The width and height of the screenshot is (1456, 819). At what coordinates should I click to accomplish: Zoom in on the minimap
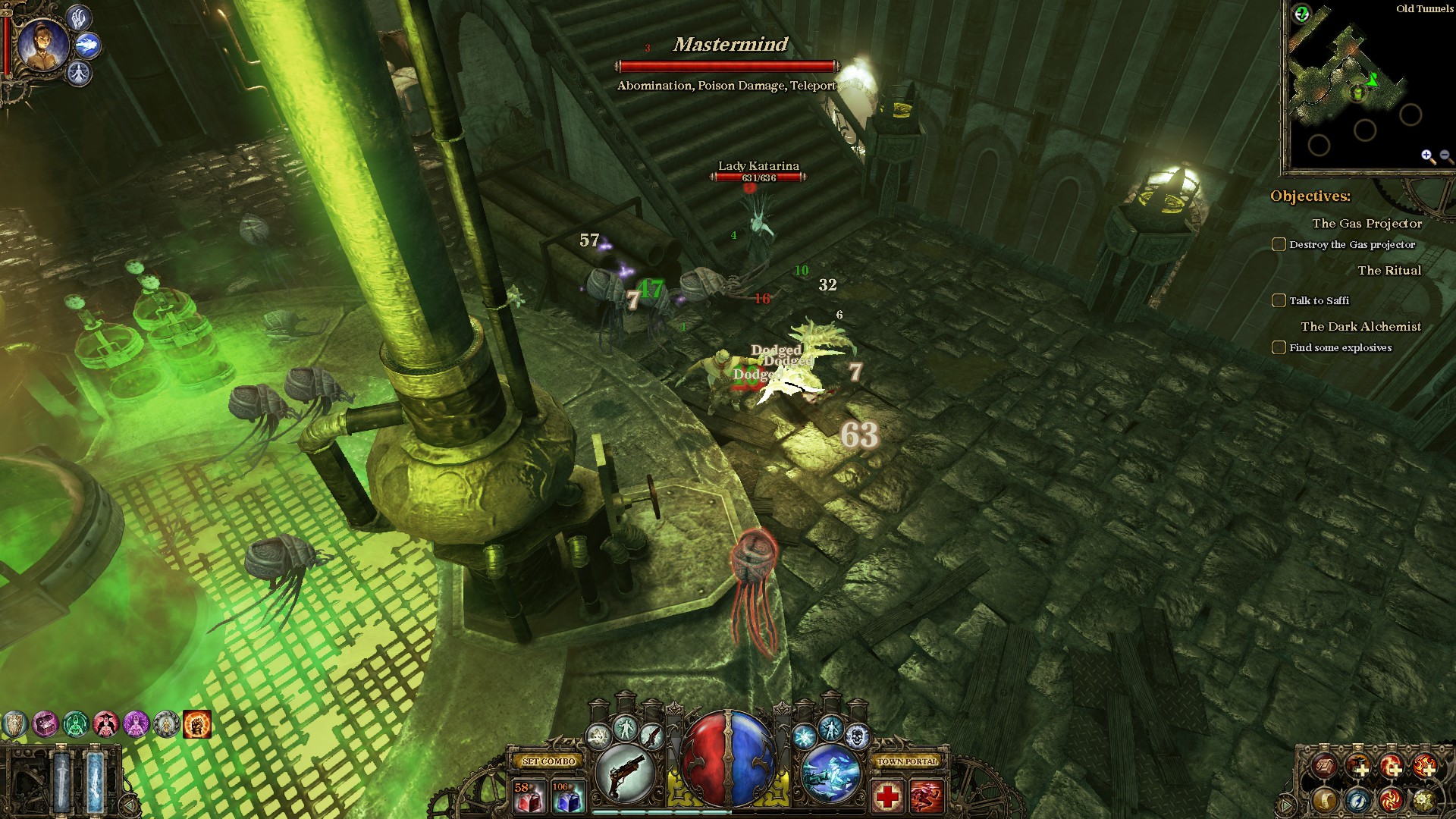1428,156
